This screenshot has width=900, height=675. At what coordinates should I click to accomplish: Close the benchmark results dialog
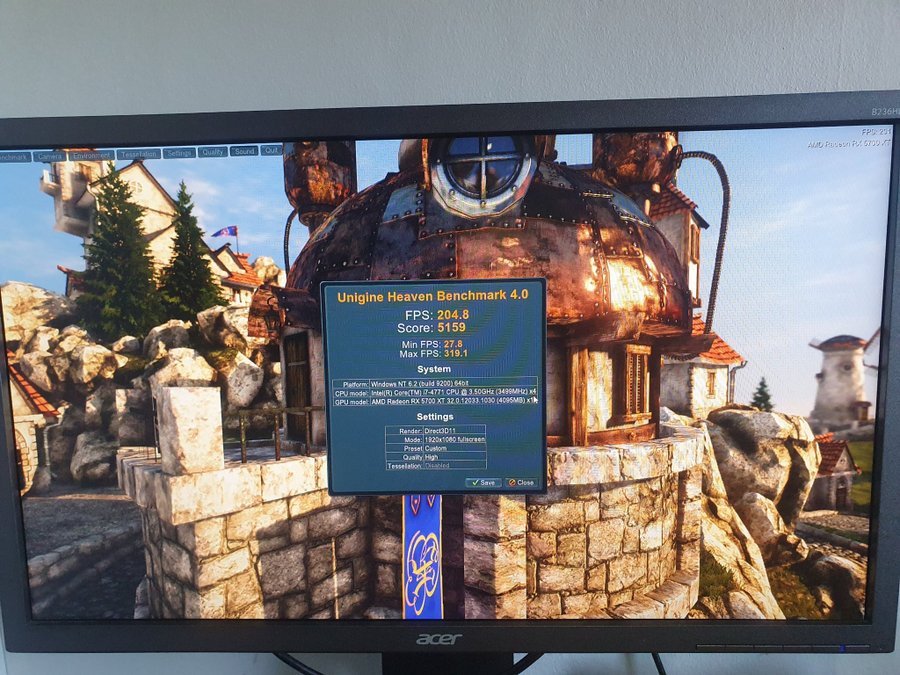tap(520, 482)
